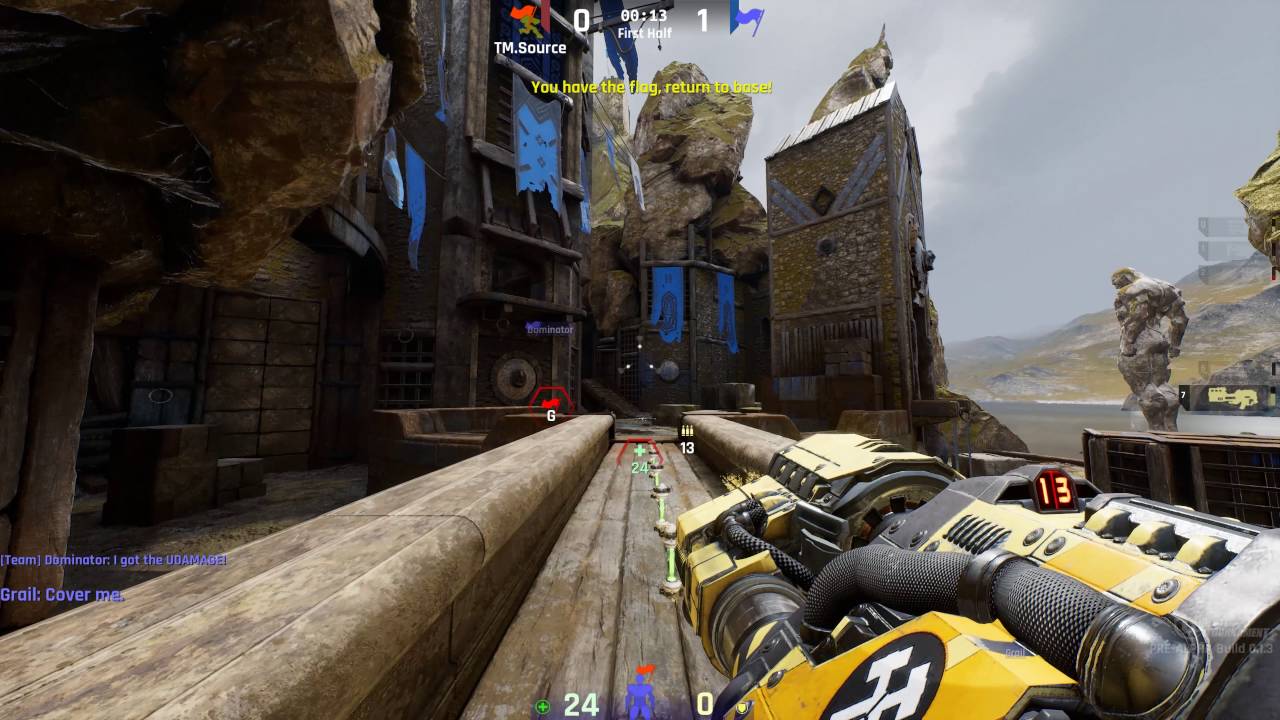1280x720 pixels.
Task: Click the red flag base marker labeled G
Action: (550, 402)
